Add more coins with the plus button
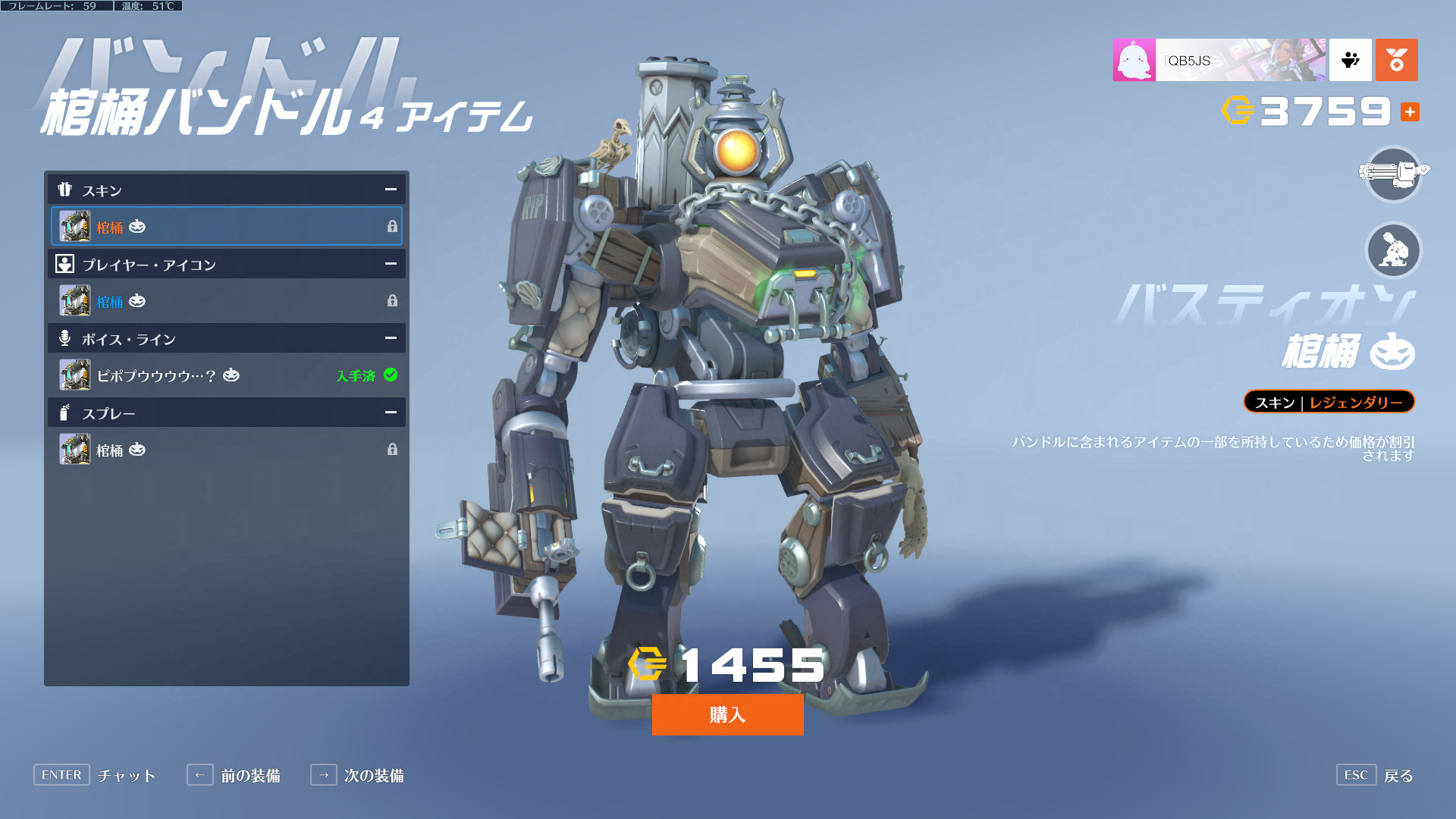The width and height of the screenshot is (1456, 819). [1410, 112]
